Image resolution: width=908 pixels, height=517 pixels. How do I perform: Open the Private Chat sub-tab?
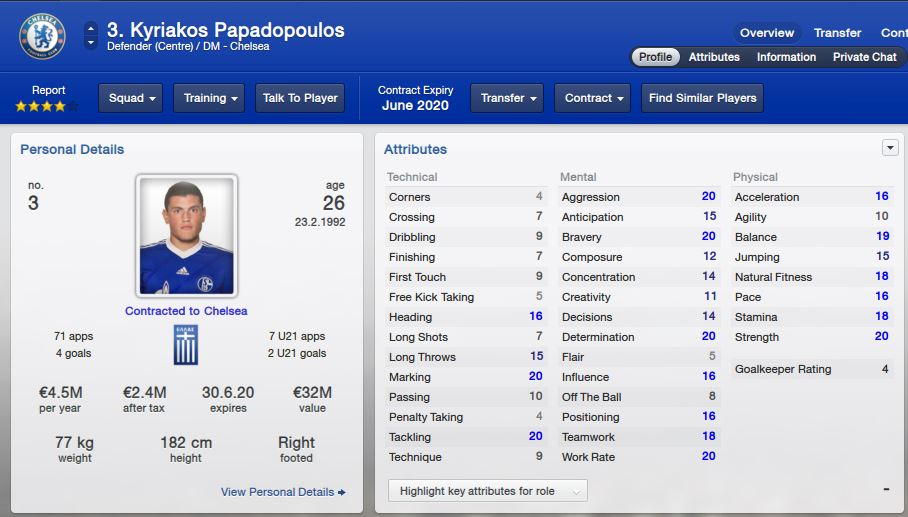click(864, 57)
